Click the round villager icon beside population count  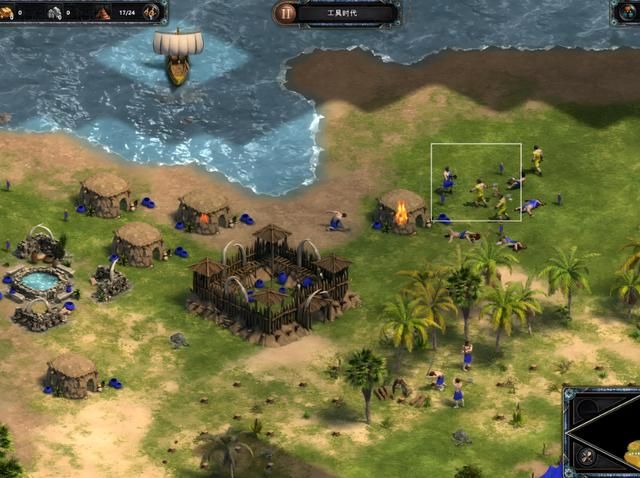[x=151, y=12]
